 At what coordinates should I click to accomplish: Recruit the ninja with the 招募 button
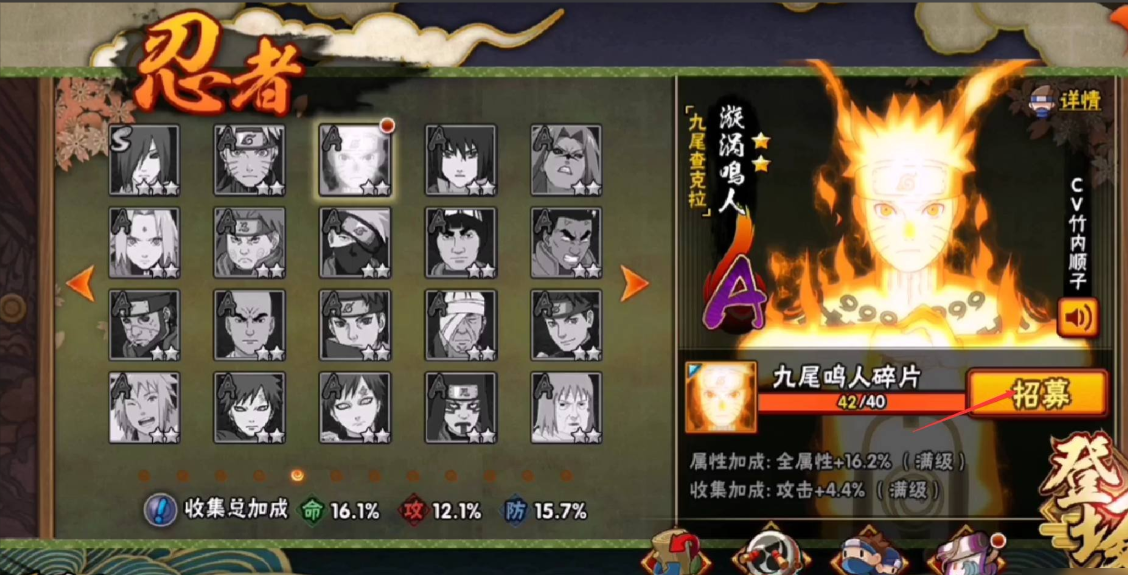[1036, 393]
